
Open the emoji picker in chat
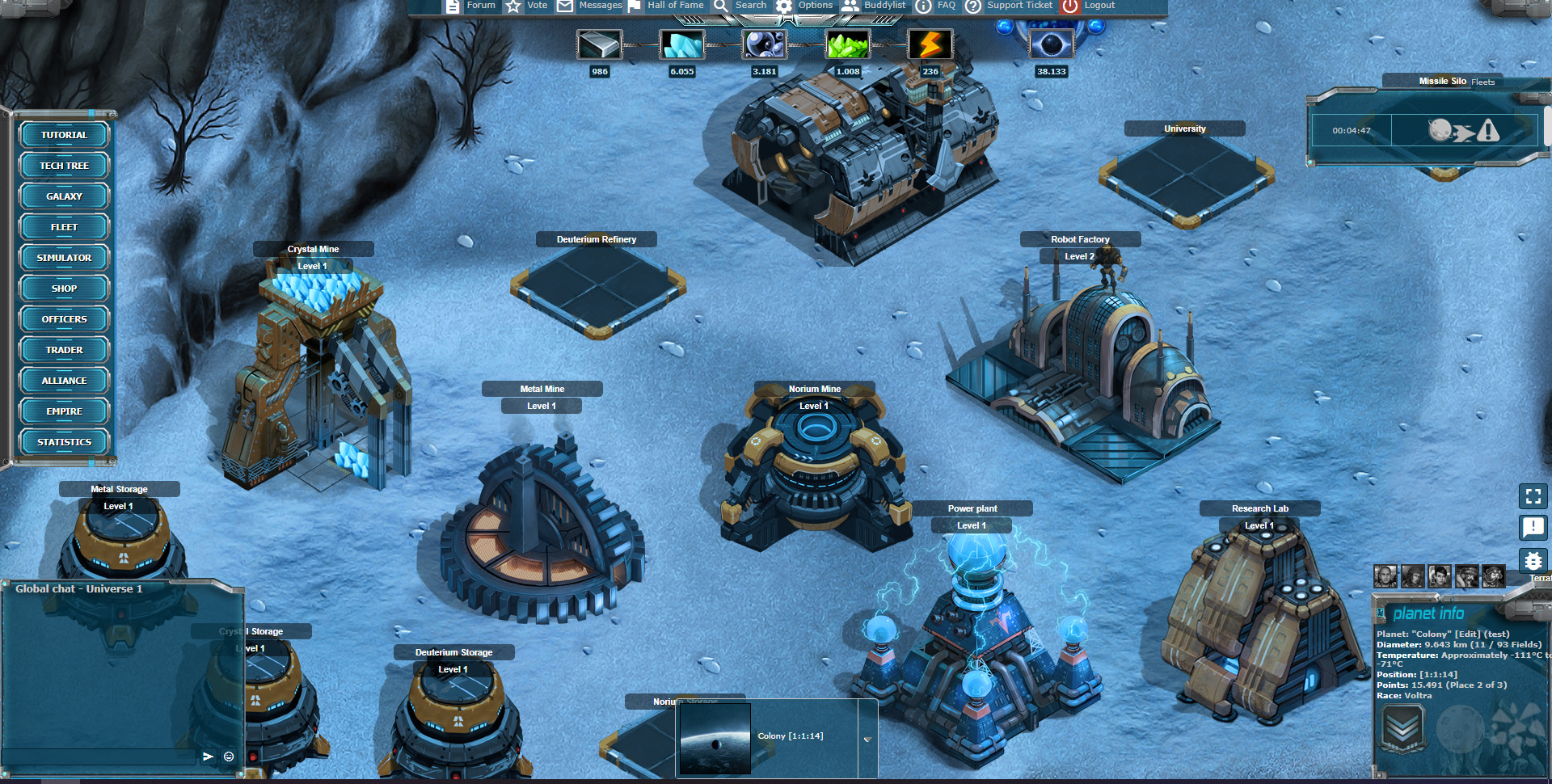229,757
